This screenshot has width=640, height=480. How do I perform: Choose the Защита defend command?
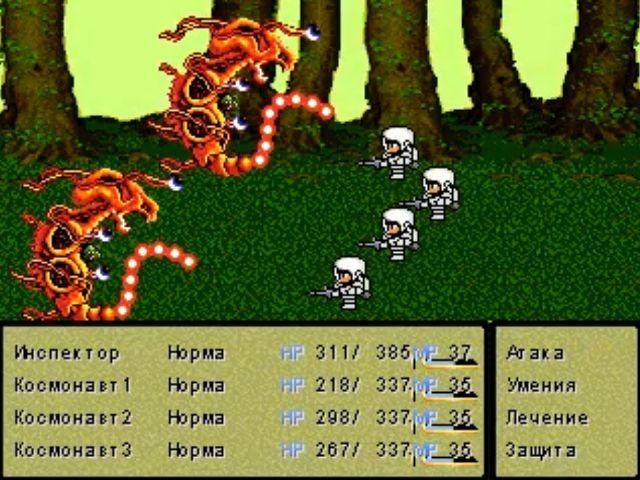540,450
